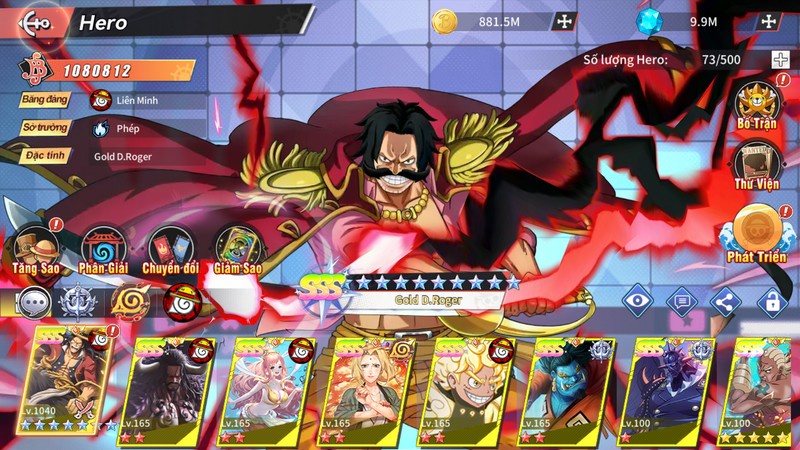800x450 pixels.
Task: Toggle the hero lock padlock icon
Action: pos(769,298)
